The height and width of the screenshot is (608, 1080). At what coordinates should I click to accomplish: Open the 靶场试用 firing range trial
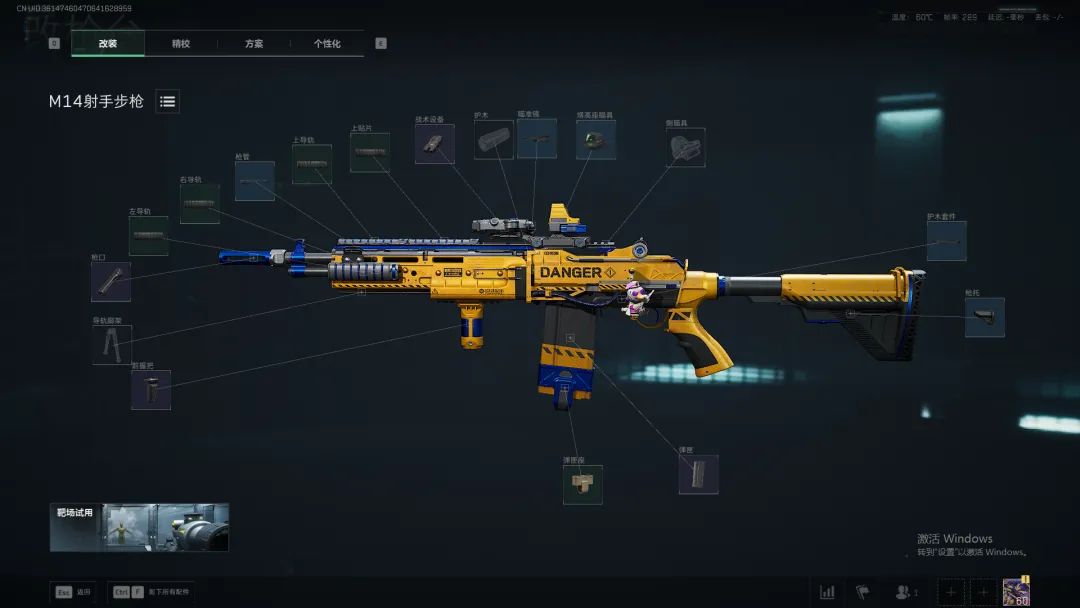point(139,527)
